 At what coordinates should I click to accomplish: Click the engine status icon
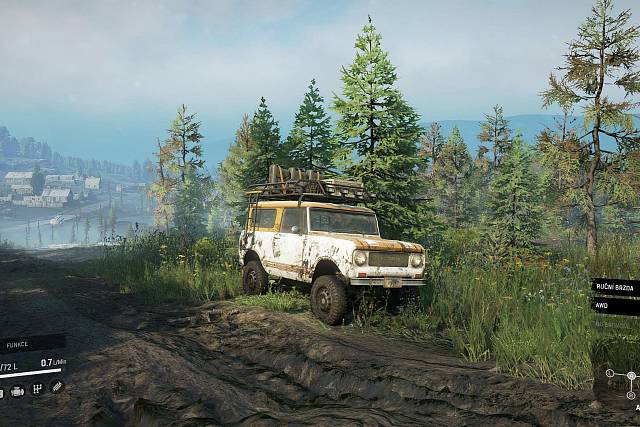tap(18, 389)
